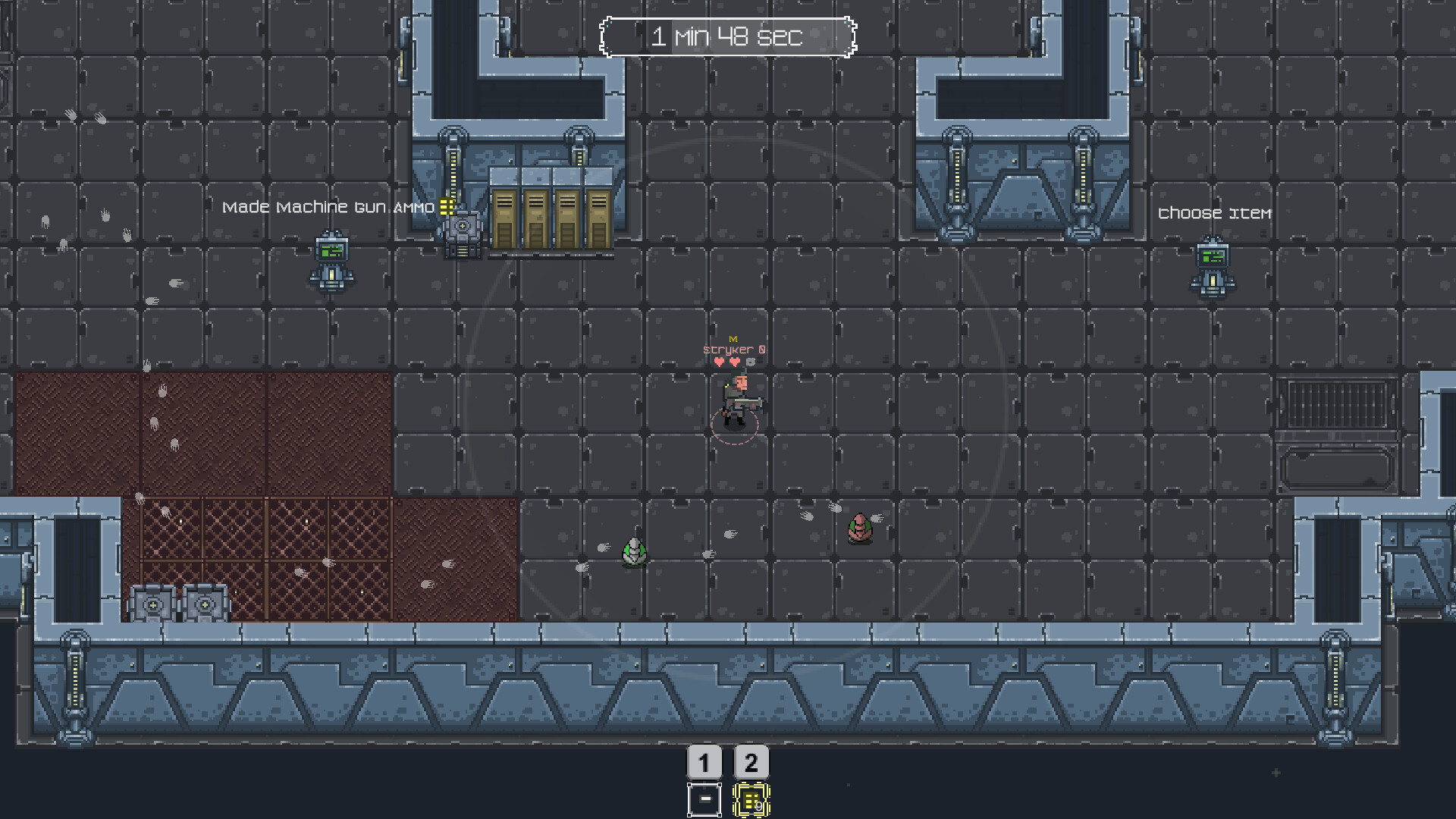The height and width of the screenshot is (819, 1456).
Task: Toggle the right metal crate near the catwalk
Action: coord(203,604)
